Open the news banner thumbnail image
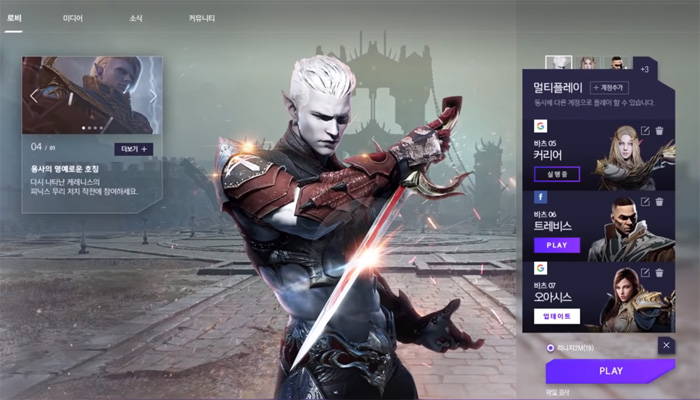 click(92, 93)
